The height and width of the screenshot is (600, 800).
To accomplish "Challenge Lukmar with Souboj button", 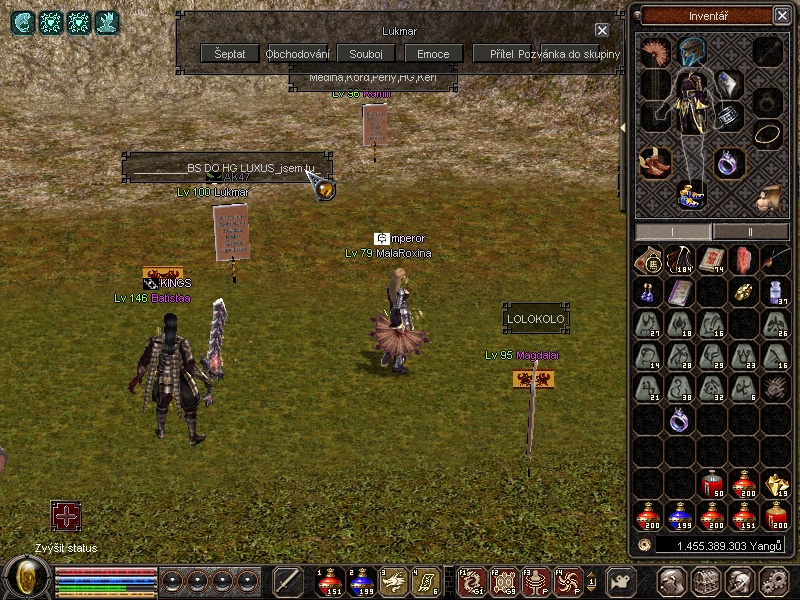I will click(366, 54).
